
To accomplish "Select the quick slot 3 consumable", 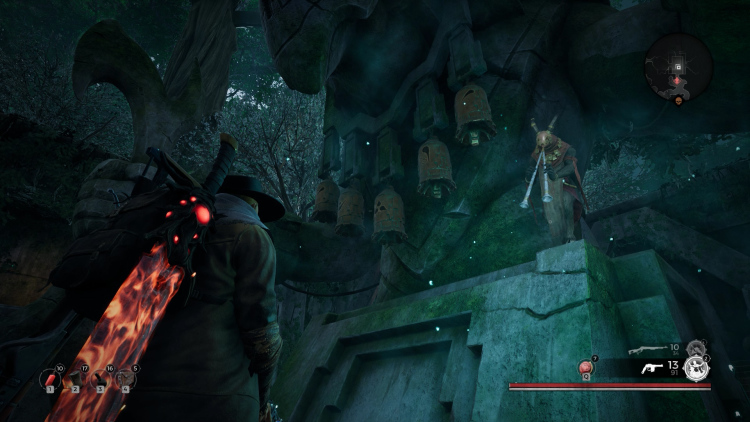I will click(101, 380).
